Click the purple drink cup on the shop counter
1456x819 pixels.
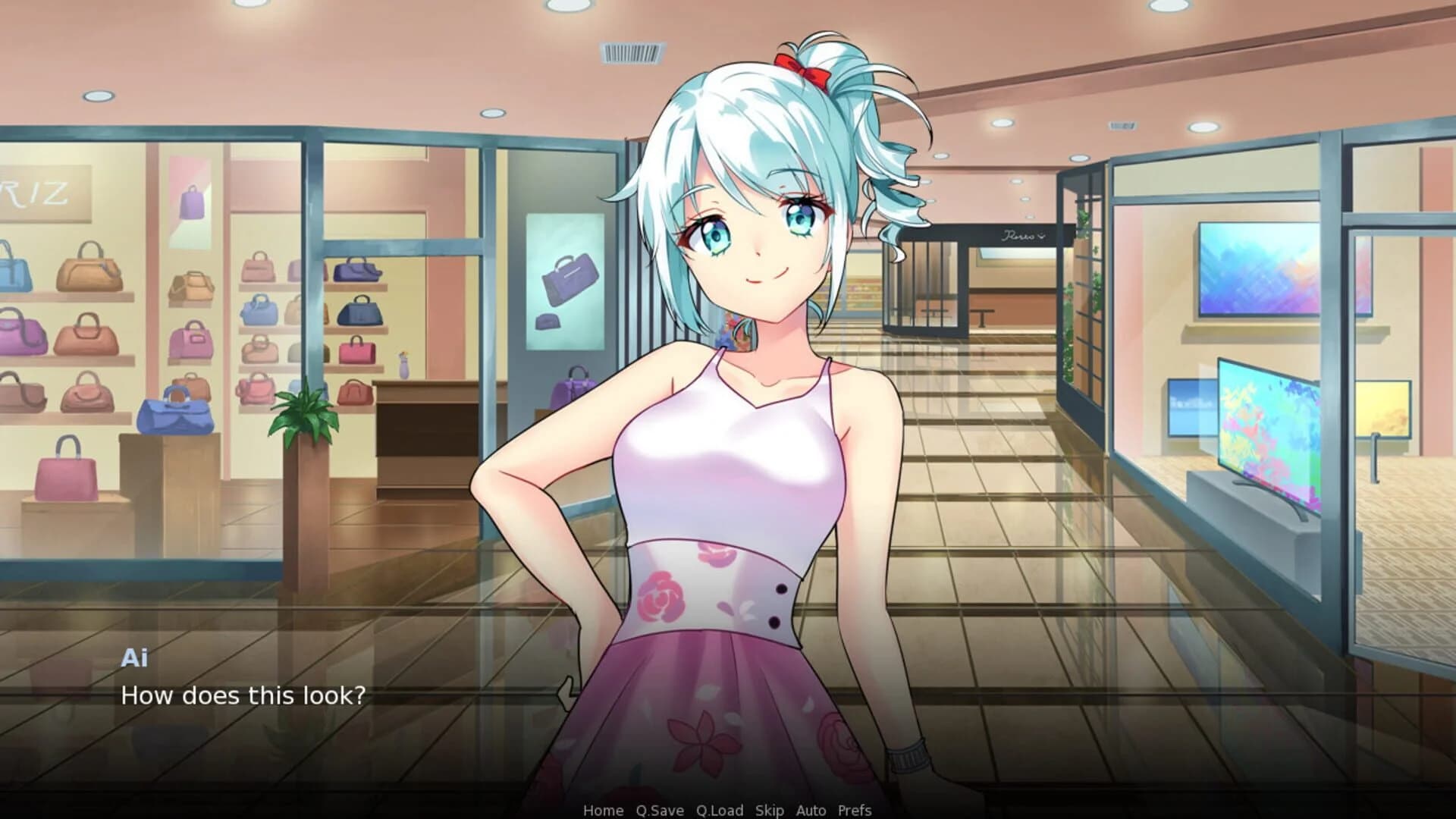[x=403, y=365]
